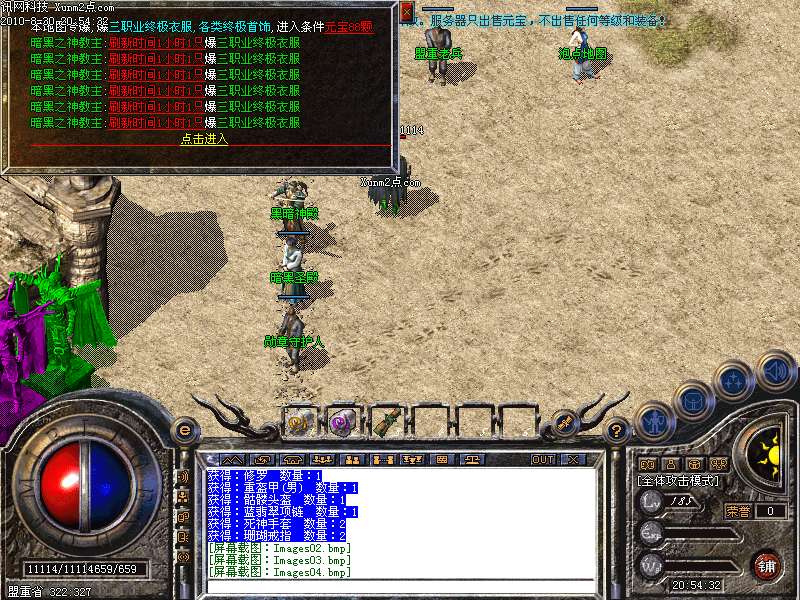Select the purple scroll in the belt
This screenshot has width=800, height=600.
(342, 422)
